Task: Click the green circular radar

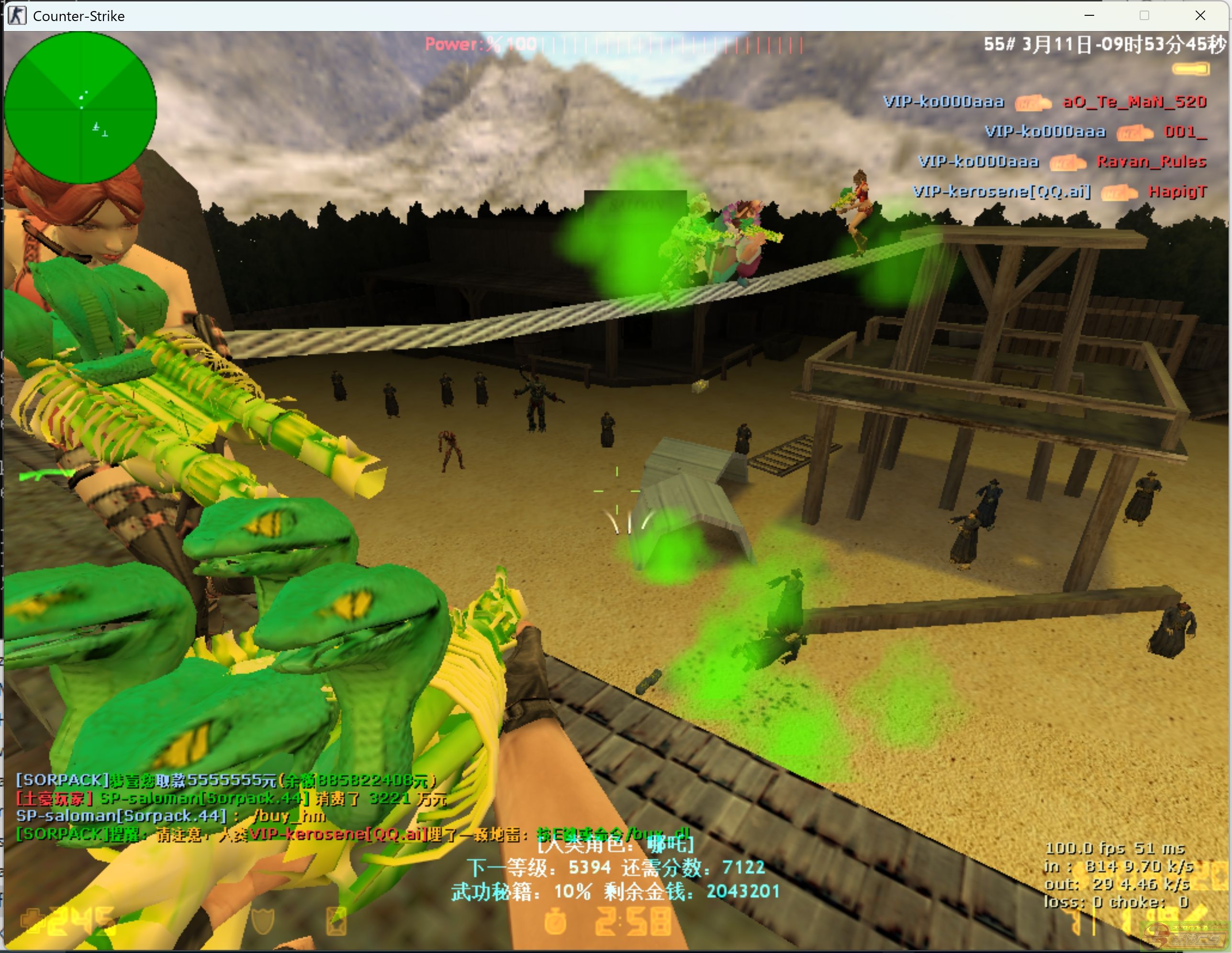Action: click(80, 107)
